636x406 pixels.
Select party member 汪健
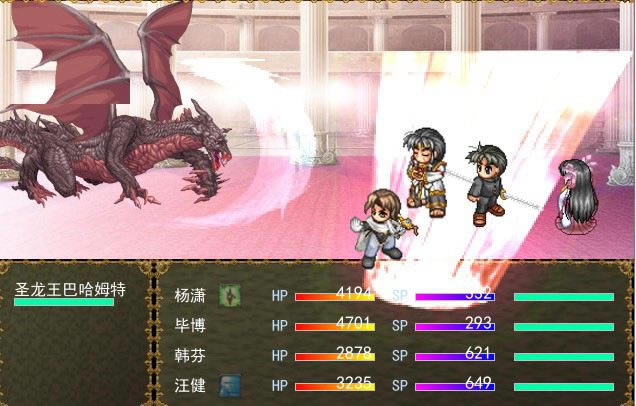tap(190, 385)
